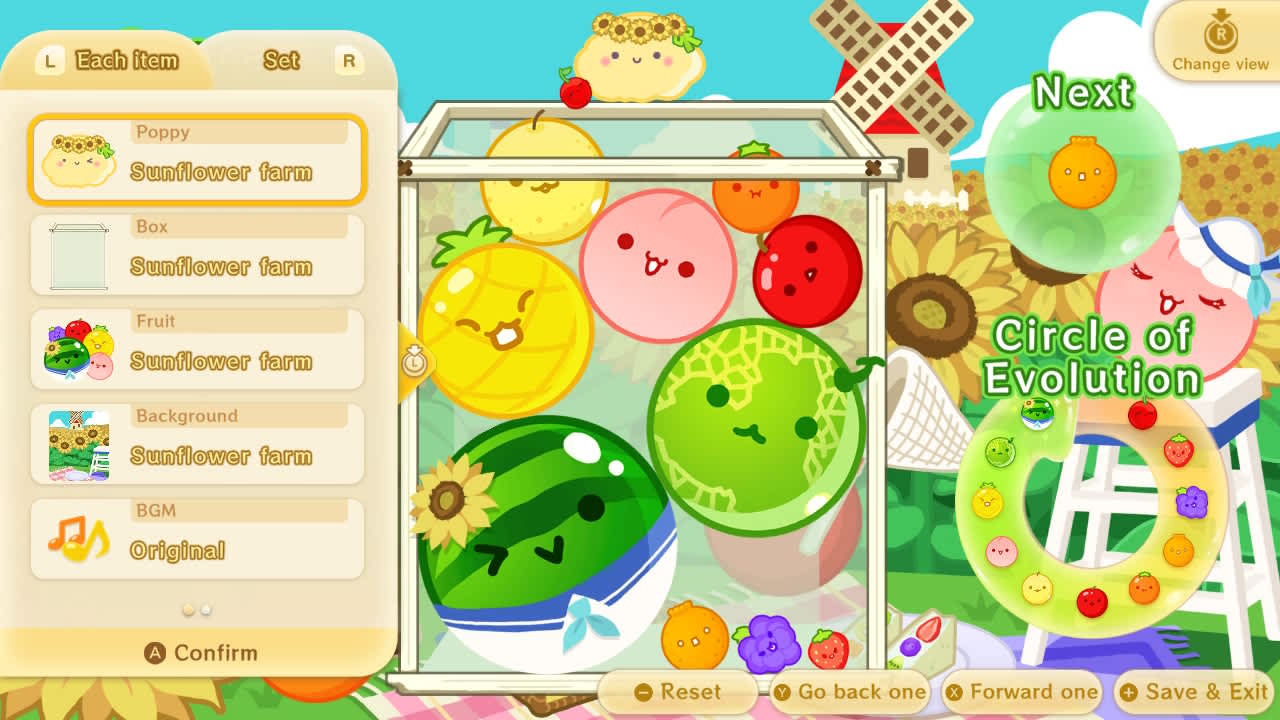Switch to the Set tab
Viewport: 1280px width, 720px height.
280,60
